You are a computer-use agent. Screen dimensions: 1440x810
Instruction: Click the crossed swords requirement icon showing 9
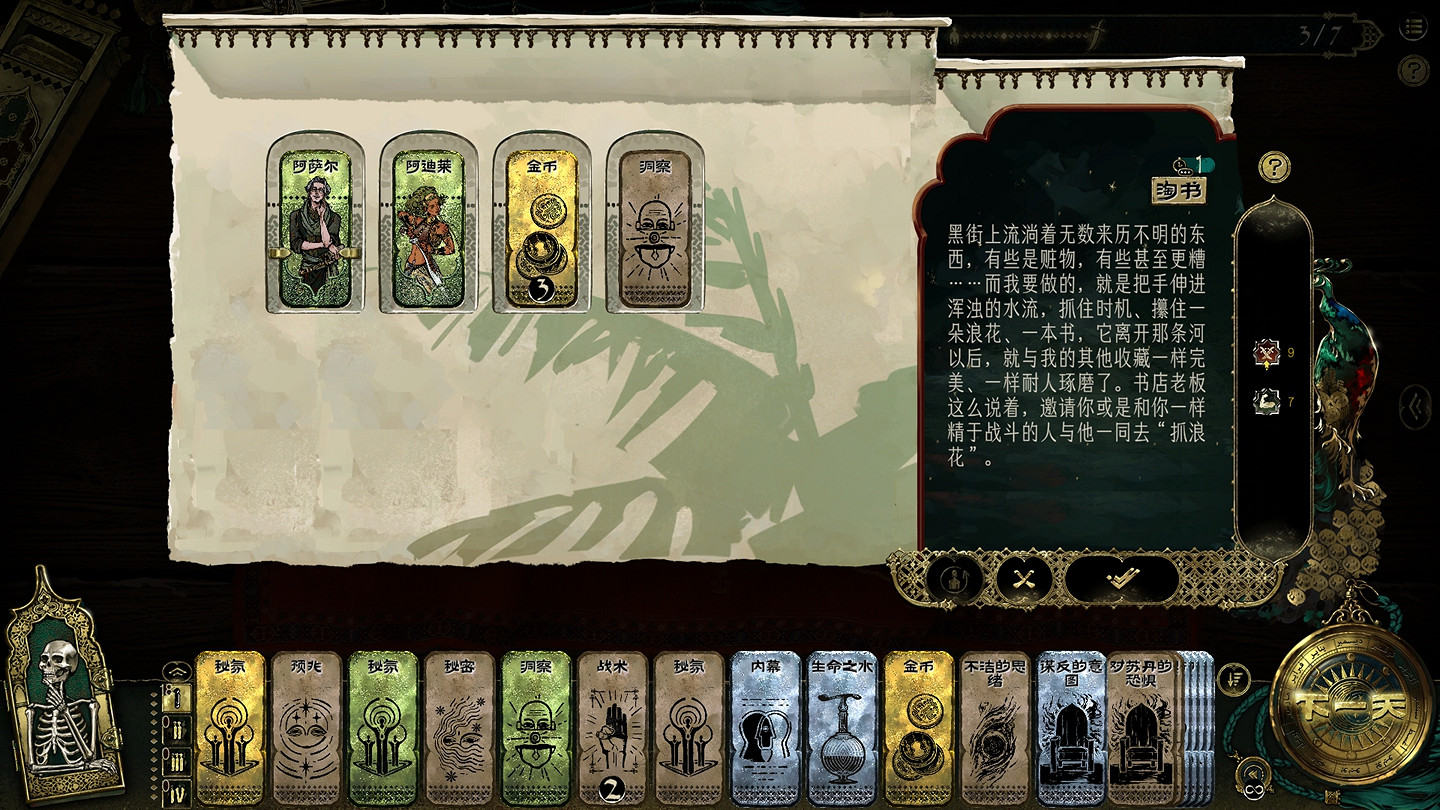pos(1268,352)
